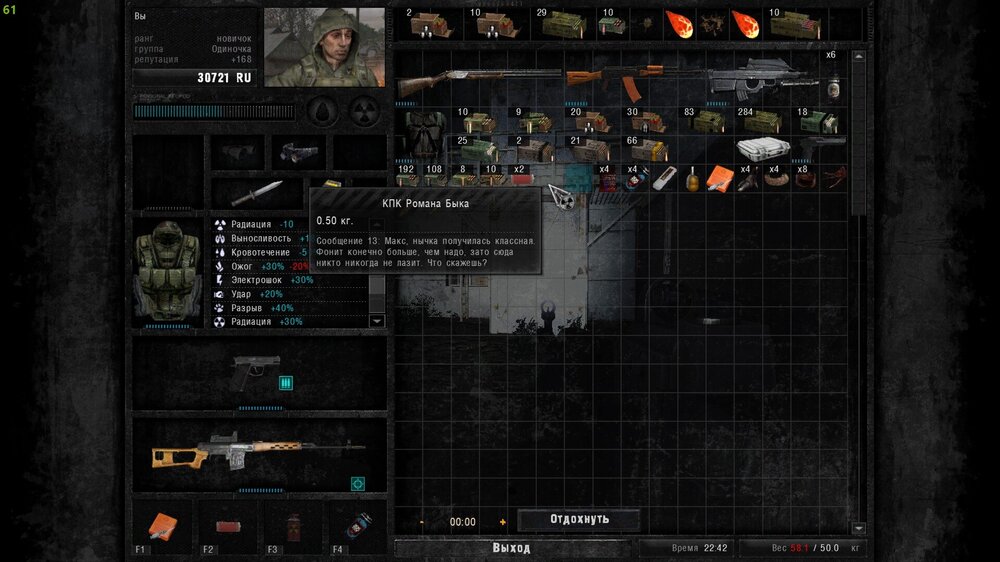Increase rest time with the plus
The image size is (1000, 562).
pyautogui.click(x=502, y=522)
